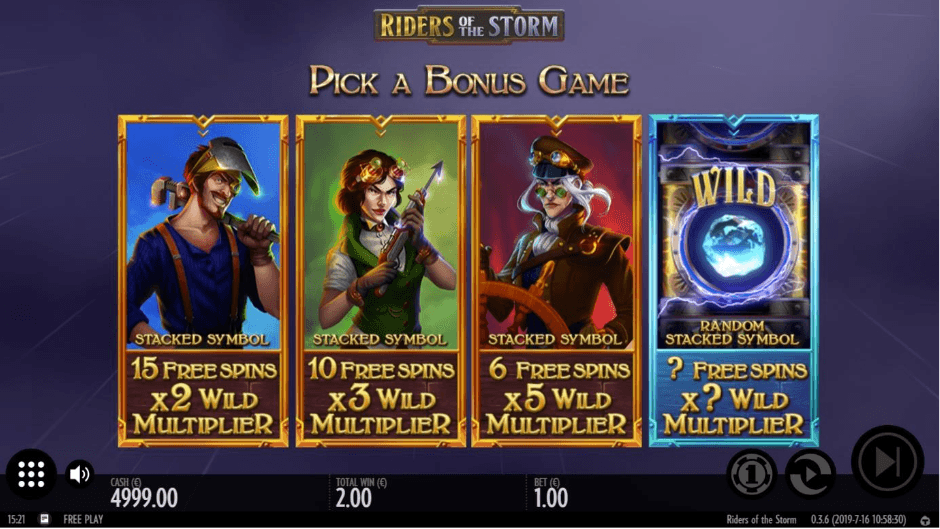Select the 6 Free Spins x5 bonus card

click(557, 280)
